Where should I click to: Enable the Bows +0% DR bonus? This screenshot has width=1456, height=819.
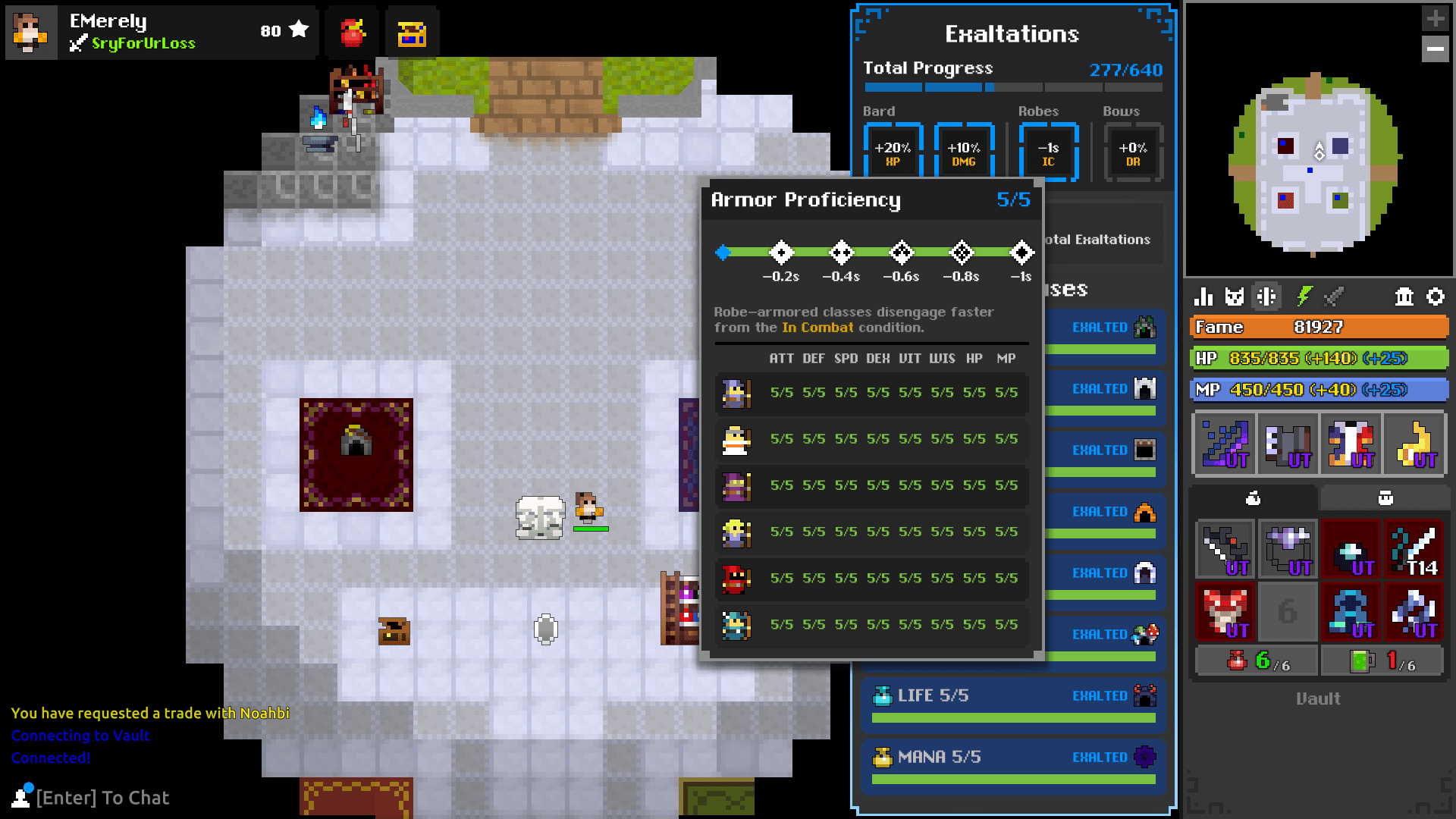coord(1133,152)
